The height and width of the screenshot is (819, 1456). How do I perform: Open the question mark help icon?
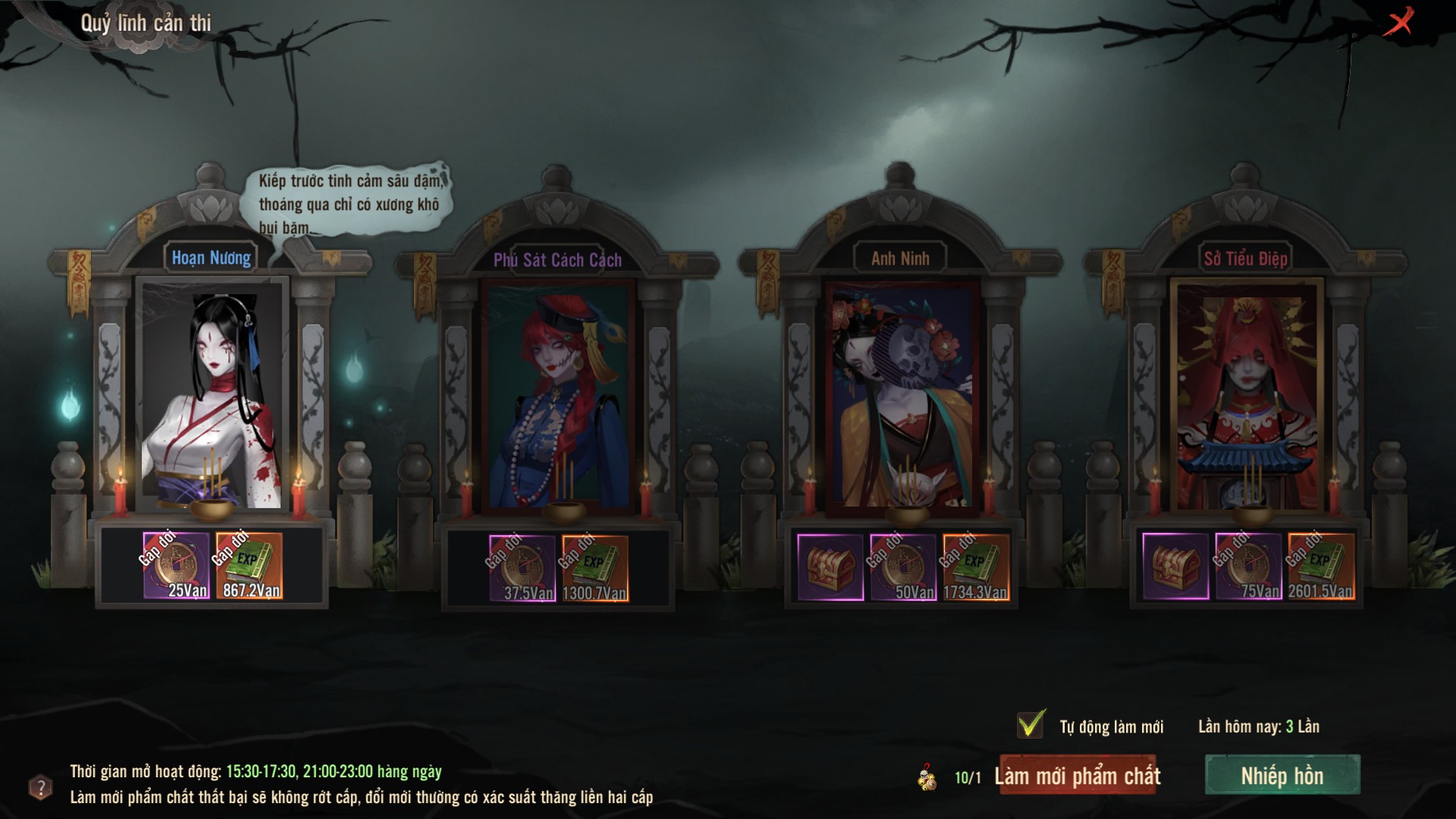coord(40,787)
